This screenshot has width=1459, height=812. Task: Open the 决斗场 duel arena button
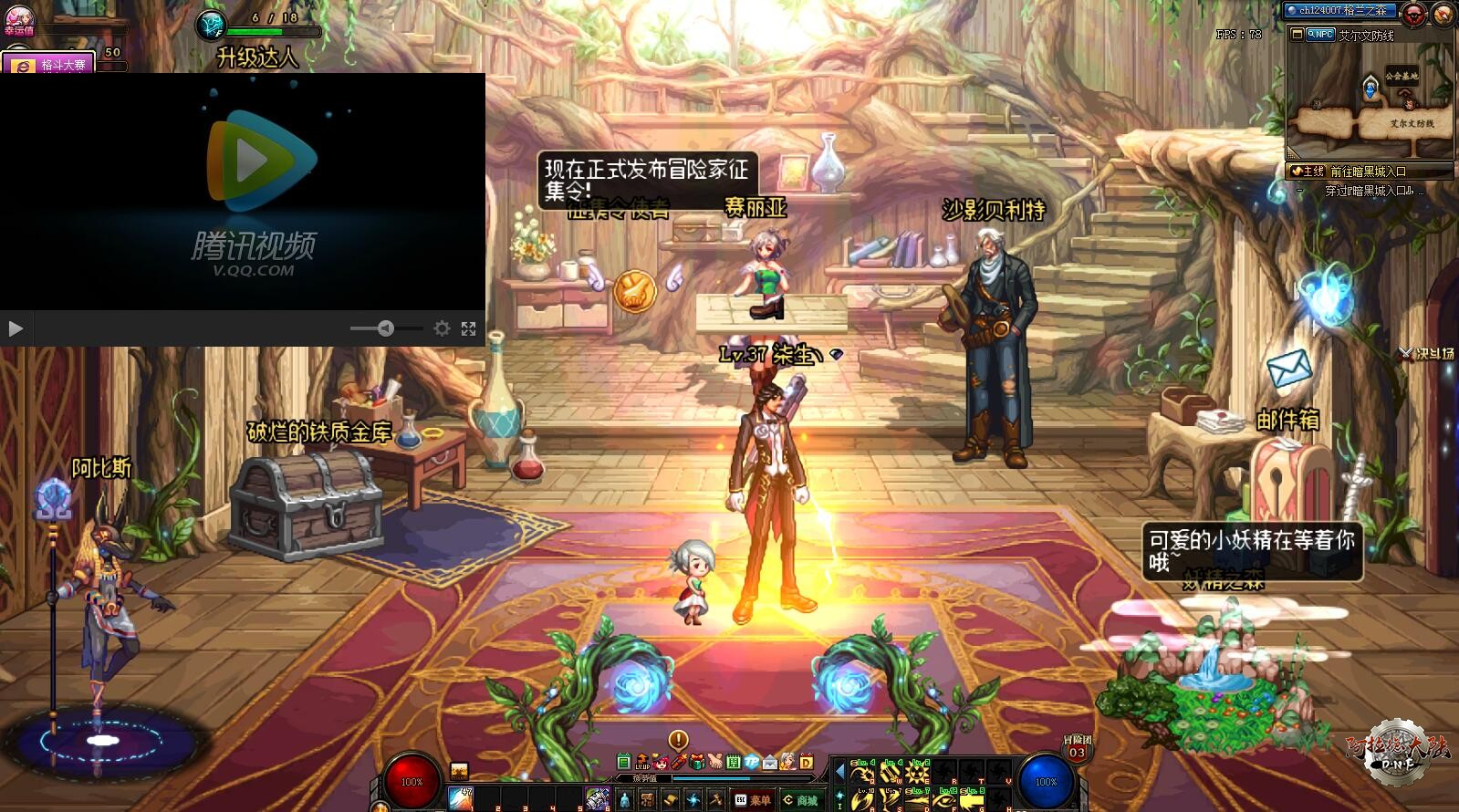tap(1429, 354)
